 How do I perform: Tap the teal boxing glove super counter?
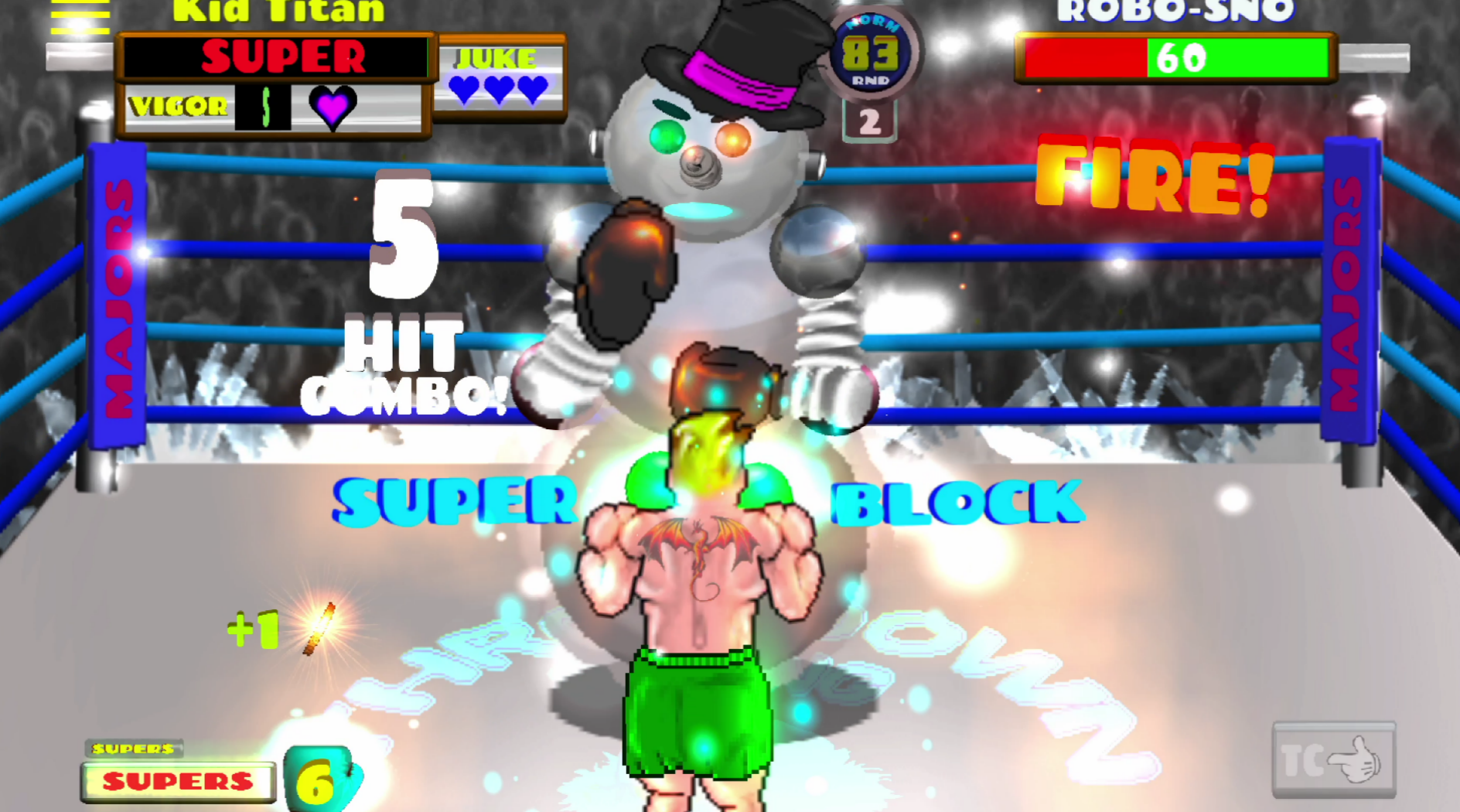tap(320, 780)
